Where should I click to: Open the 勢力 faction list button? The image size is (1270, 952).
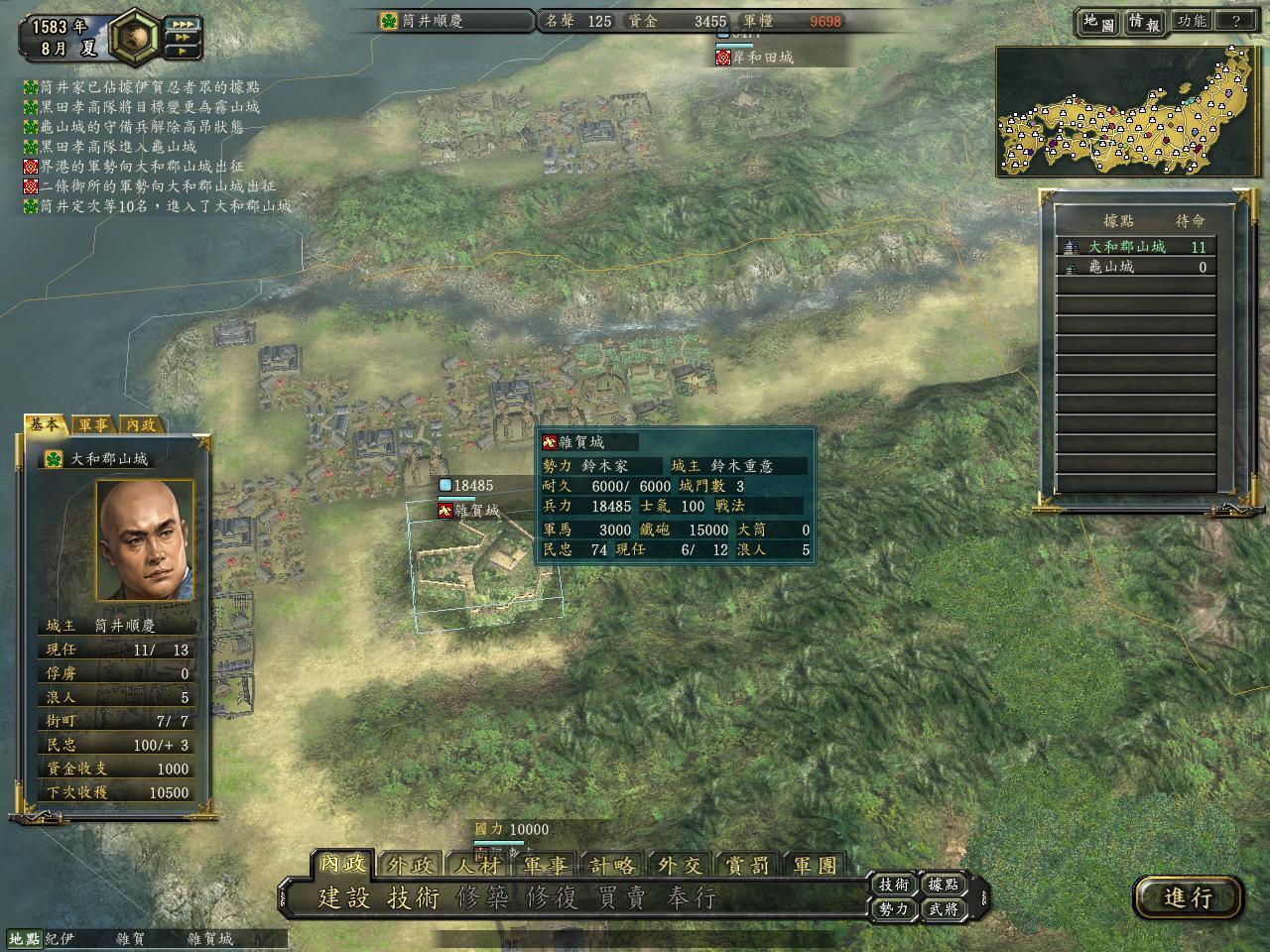coord(893,908)
